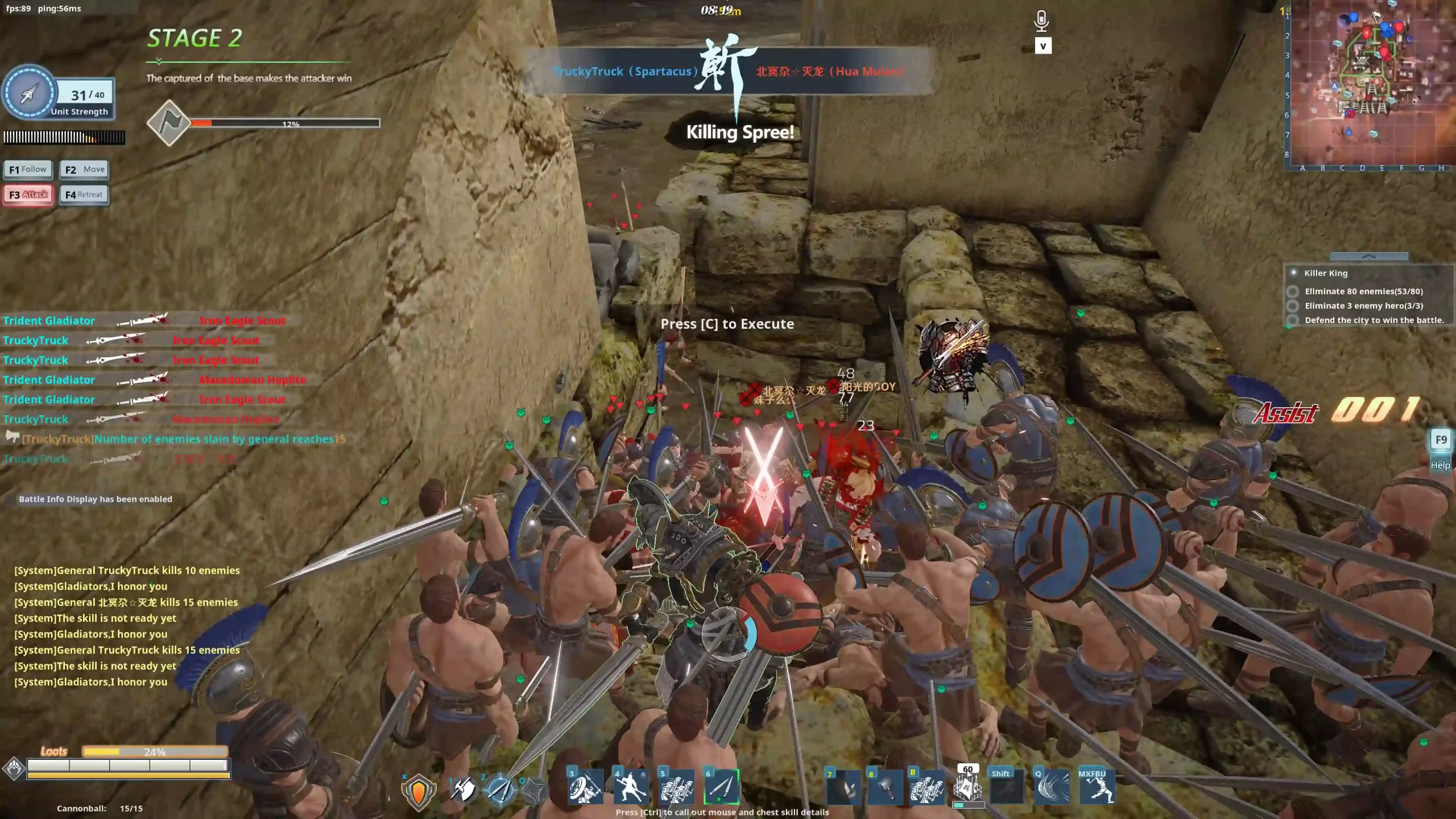Select the twin spears weapon icon
This screenshot has width=1456, height=819.
pos(500,789)
